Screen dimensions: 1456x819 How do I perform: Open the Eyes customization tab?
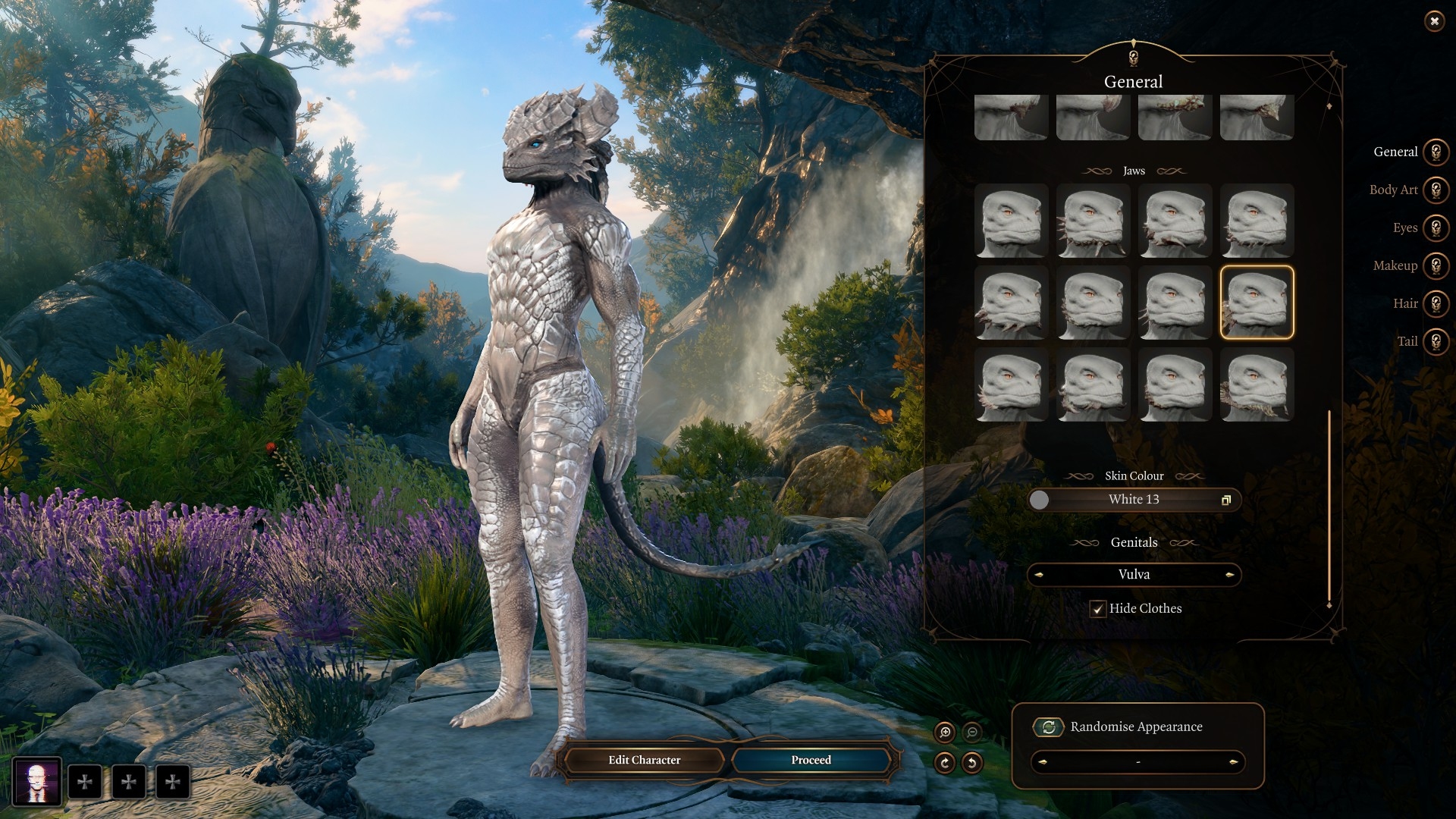1436,227
